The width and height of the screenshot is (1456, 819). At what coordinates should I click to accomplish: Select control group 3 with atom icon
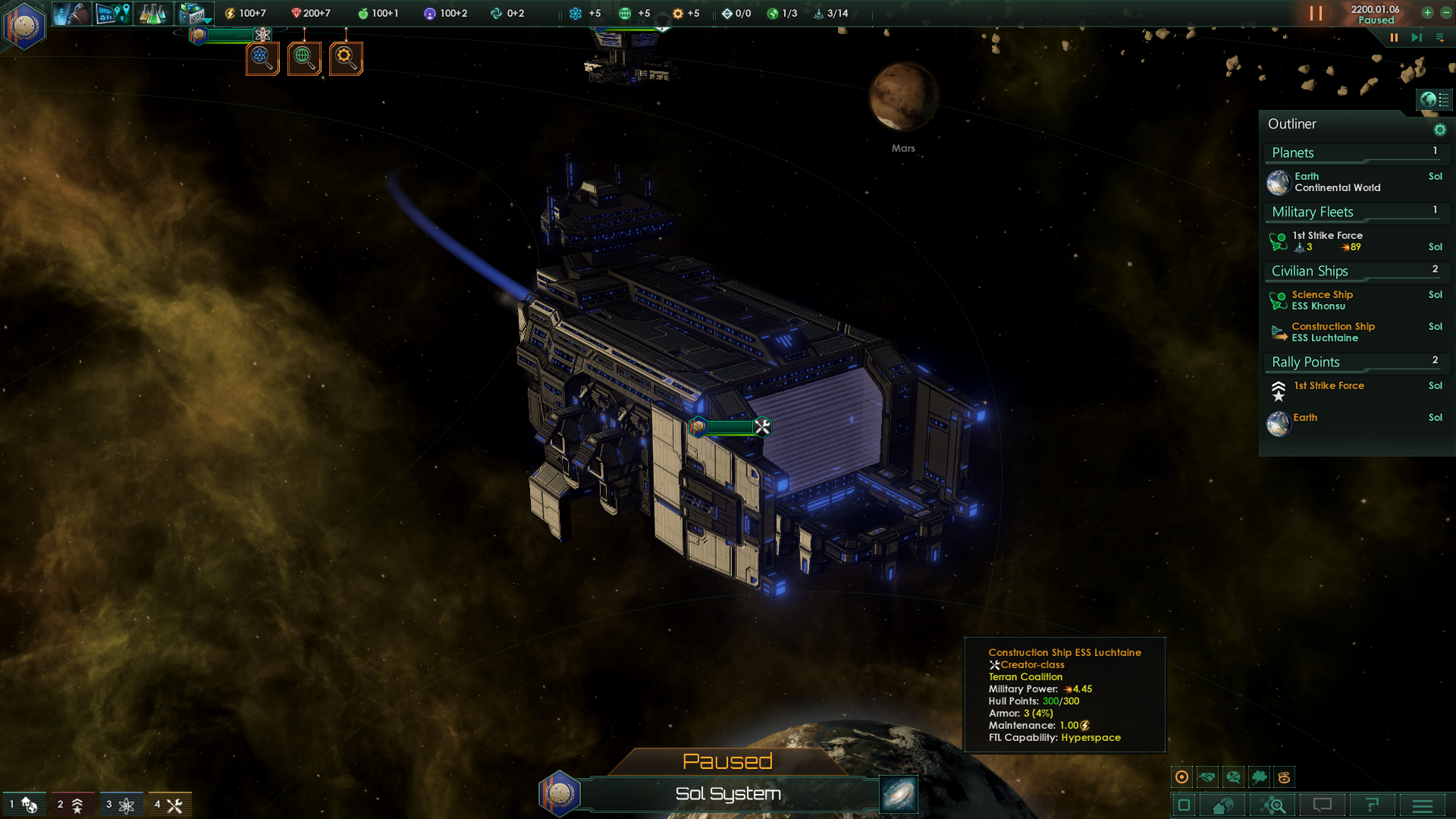121,805
